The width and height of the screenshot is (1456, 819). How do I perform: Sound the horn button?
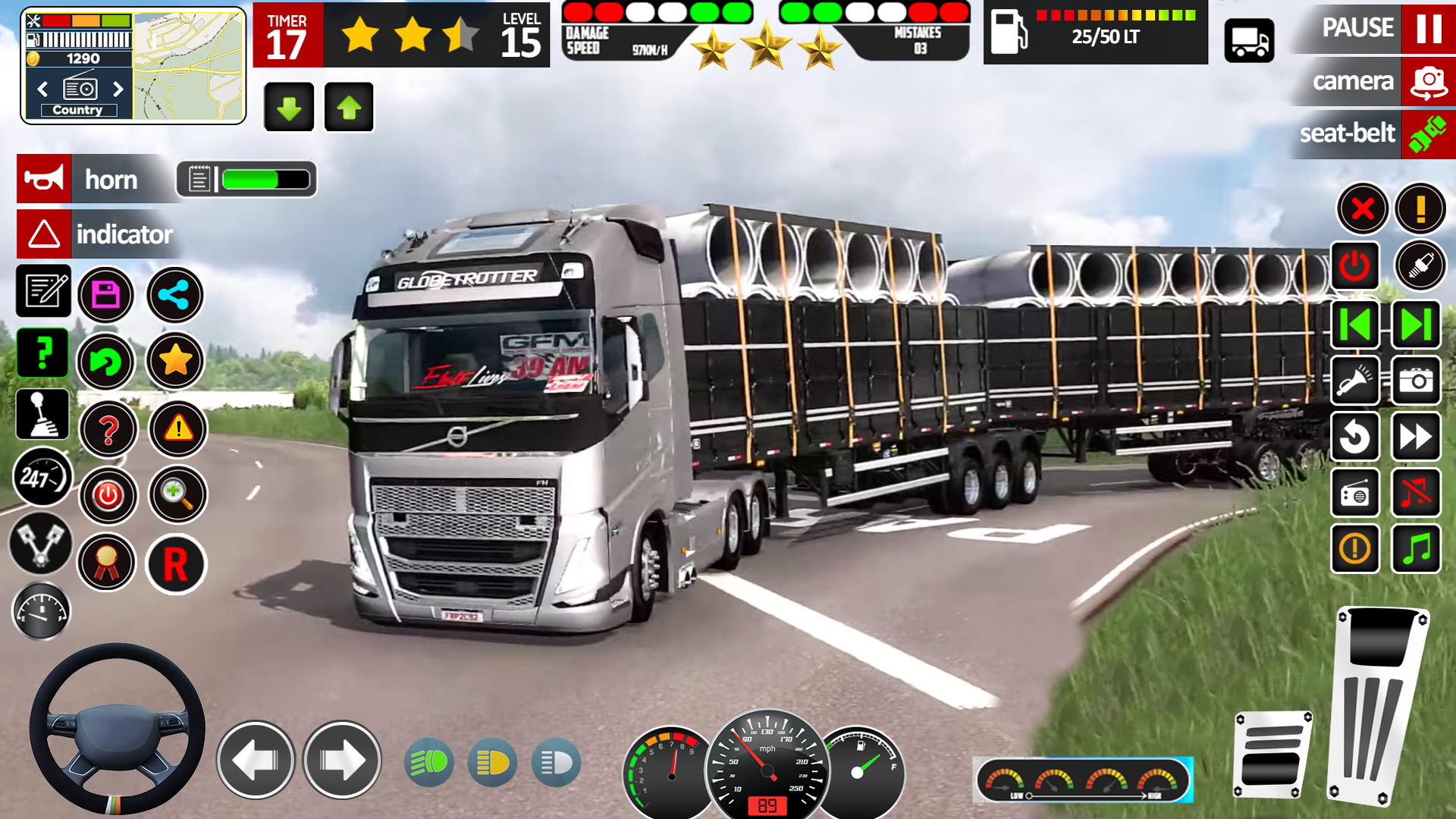pos(44,179)
